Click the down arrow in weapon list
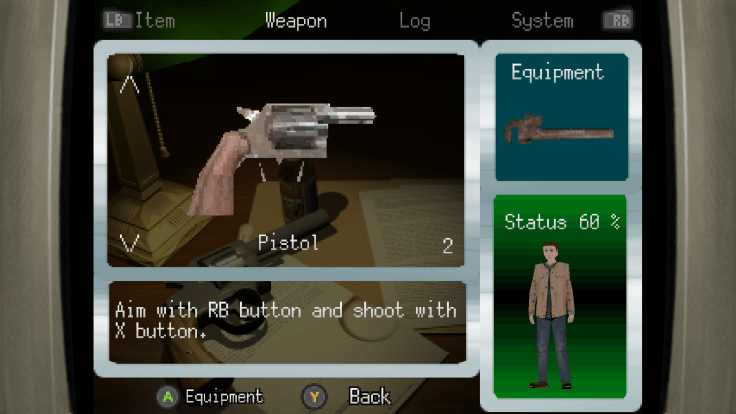The image size is (736, 414). (x=129, y=241)
